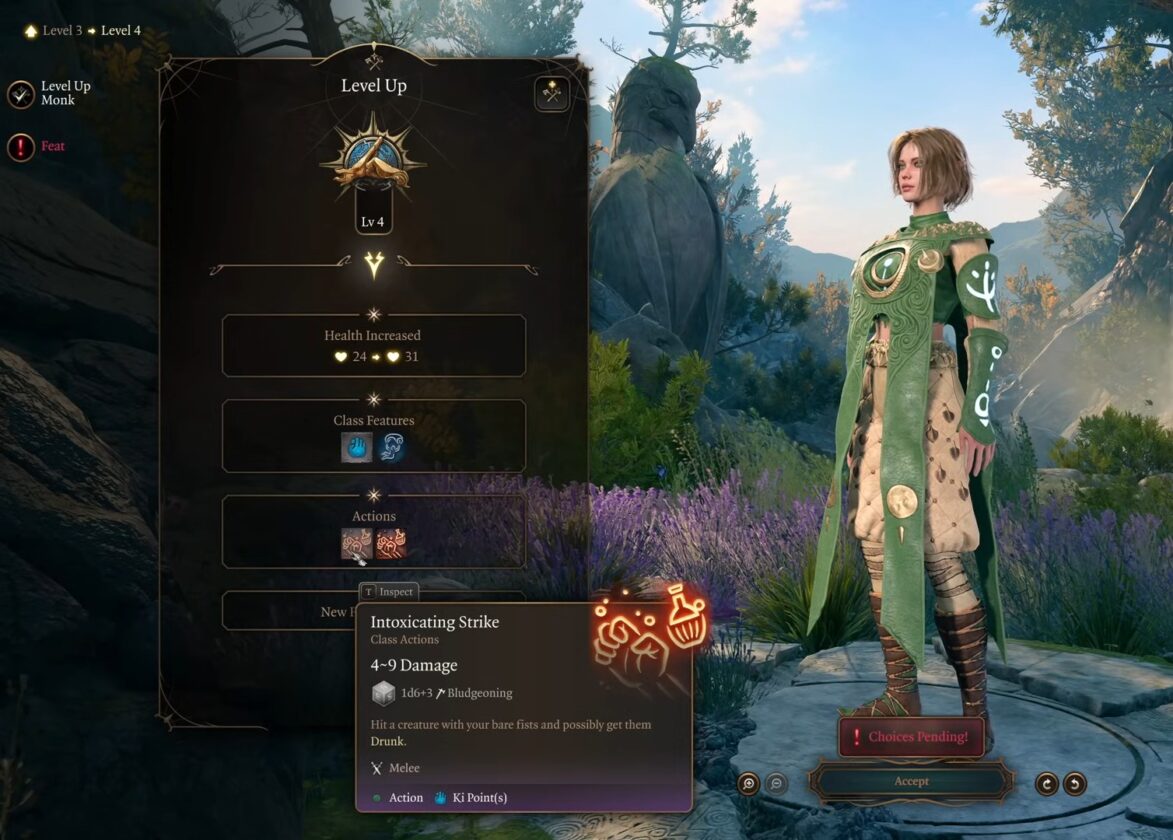The height and width of the screenshot is (840, 1173).
Task: Rotate the character model clockwise
Action: click(1047, 783)
